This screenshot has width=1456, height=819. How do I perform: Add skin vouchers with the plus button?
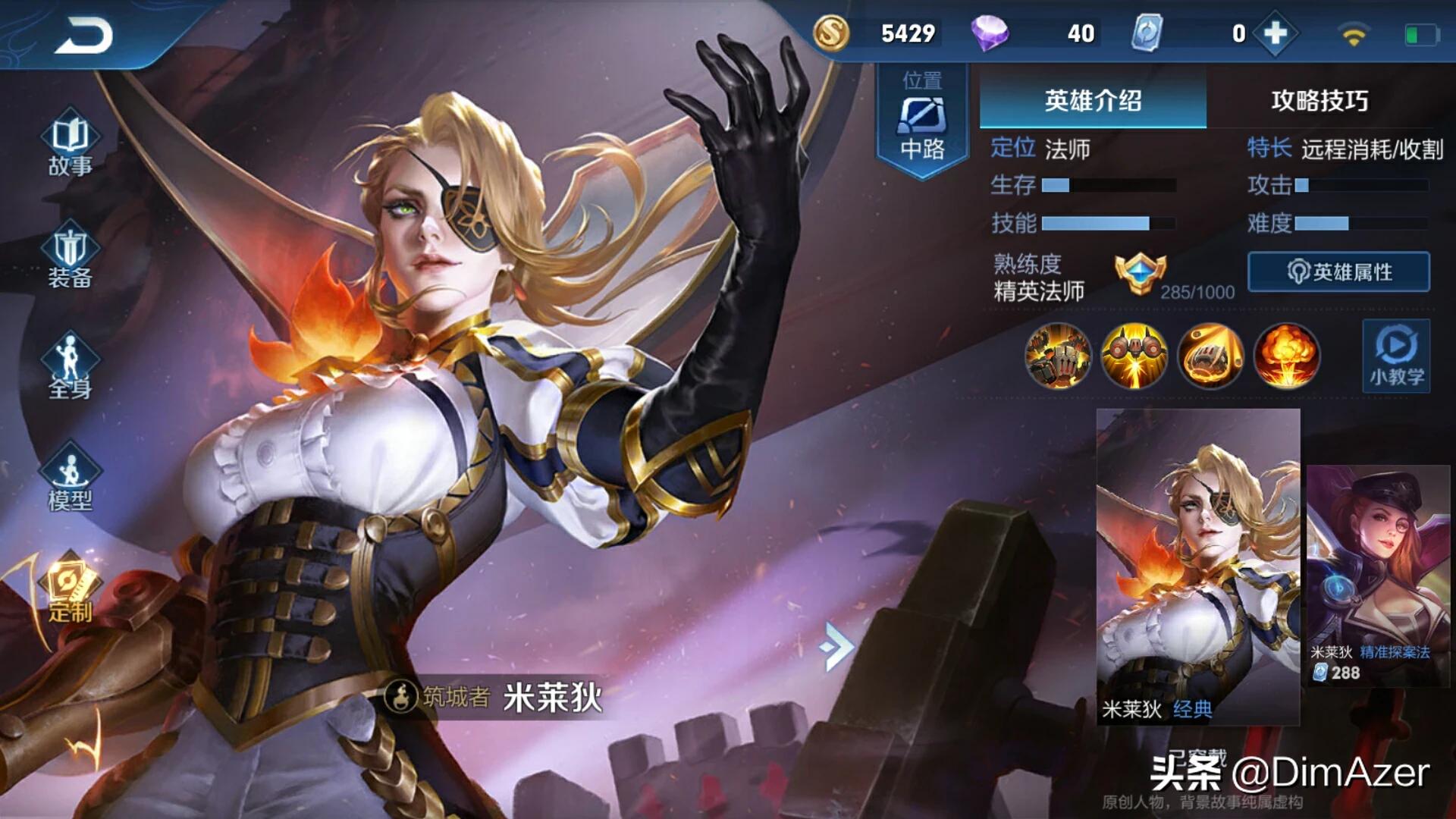pos(1276,33)
